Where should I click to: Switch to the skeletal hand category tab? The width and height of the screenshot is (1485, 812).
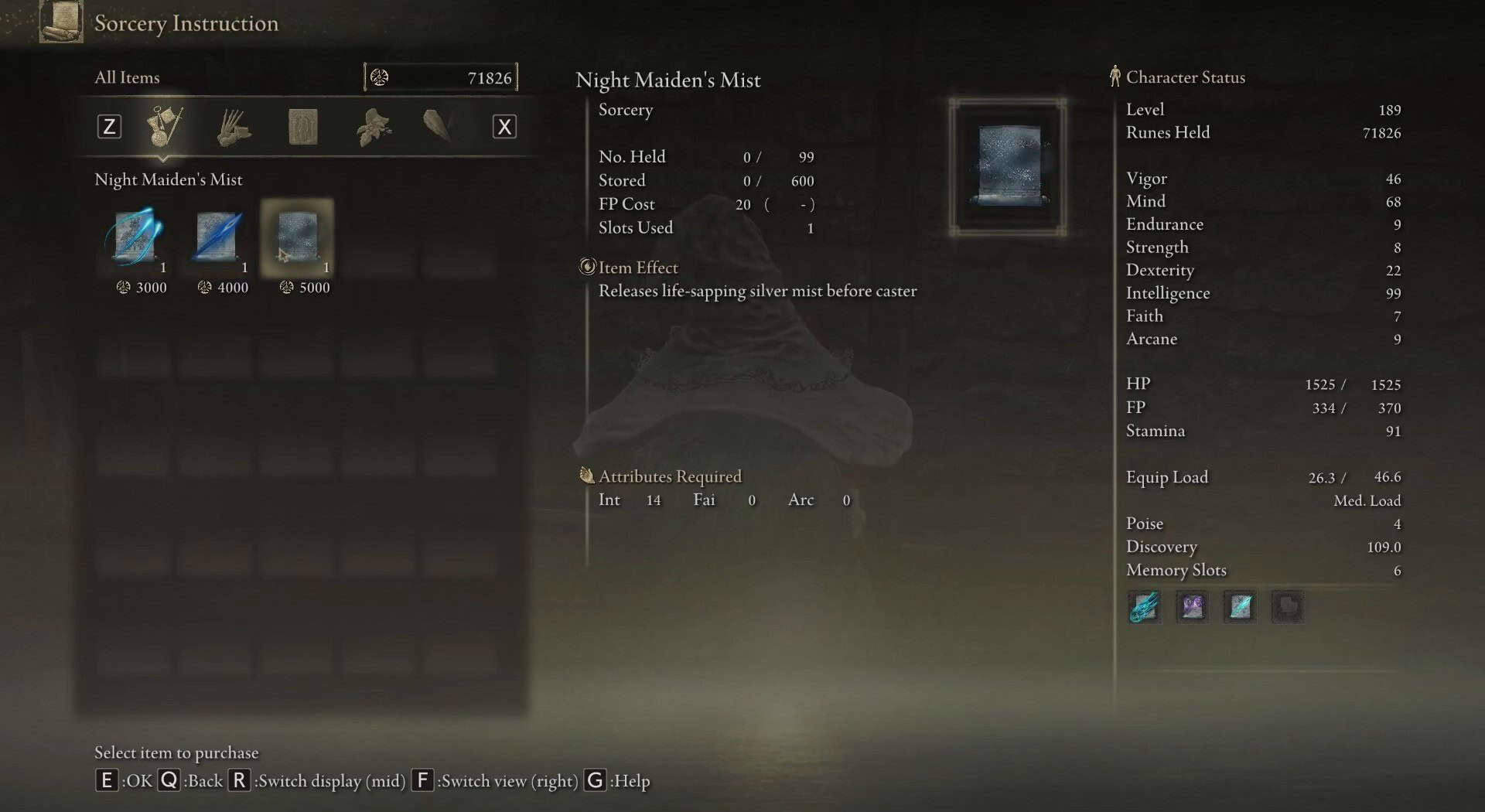click(233, 127)
